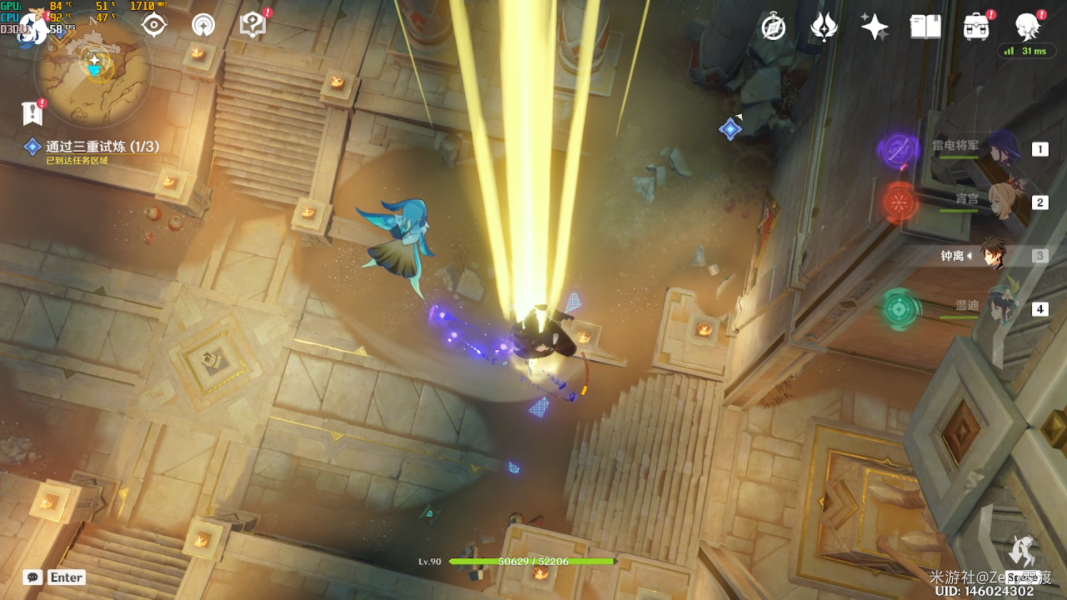Click the arch icon with a star

click(x=203, y=25)
